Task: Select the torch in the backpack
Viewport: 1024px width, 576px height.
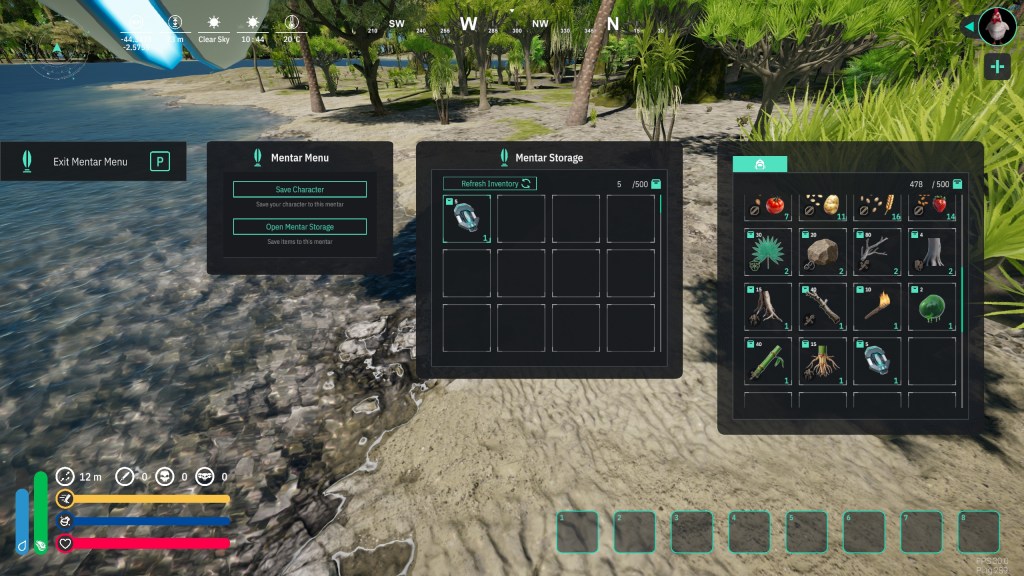Action: pos(876,307)
